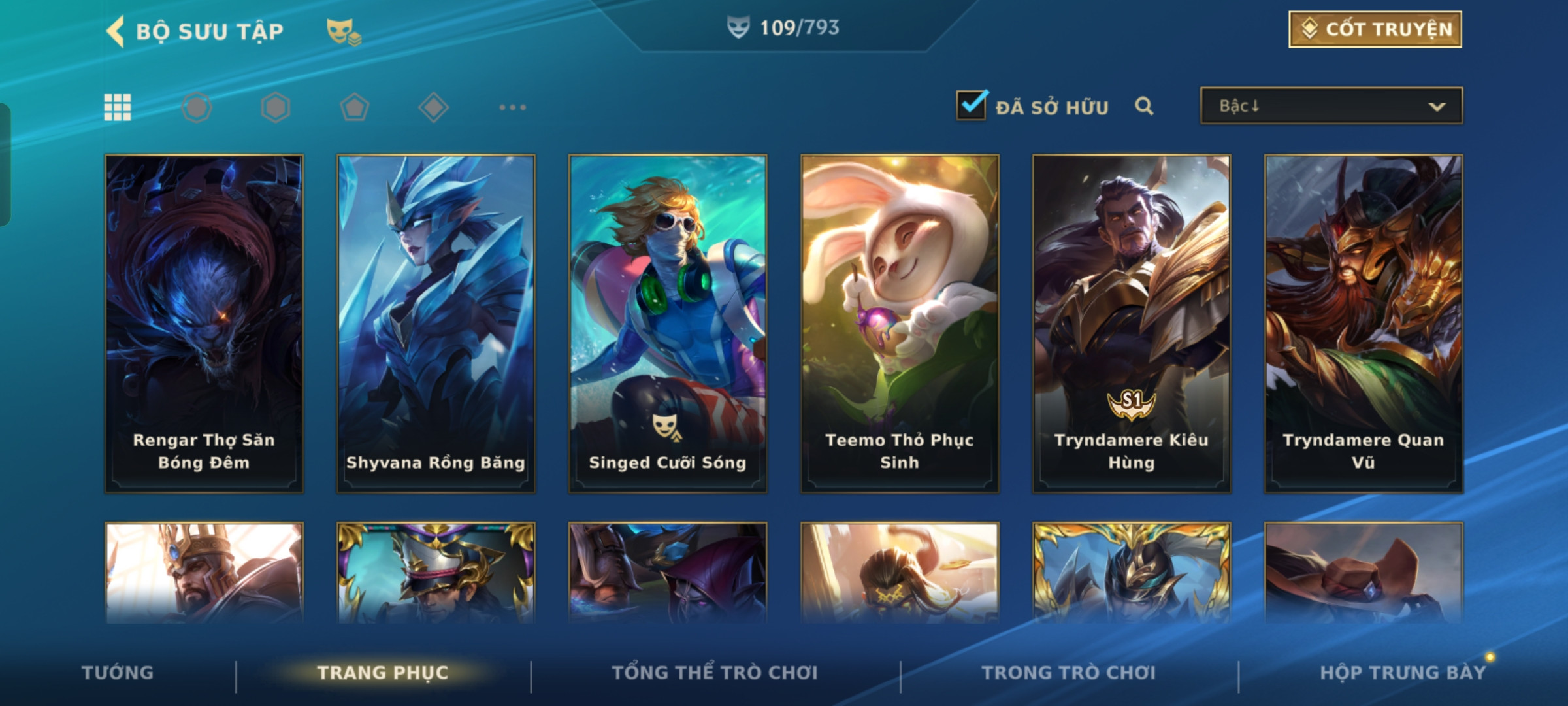This screenshot has width=1568, height=706.
Task: Expand the Bậc sort dropdown
Action: click(1331, 106)
